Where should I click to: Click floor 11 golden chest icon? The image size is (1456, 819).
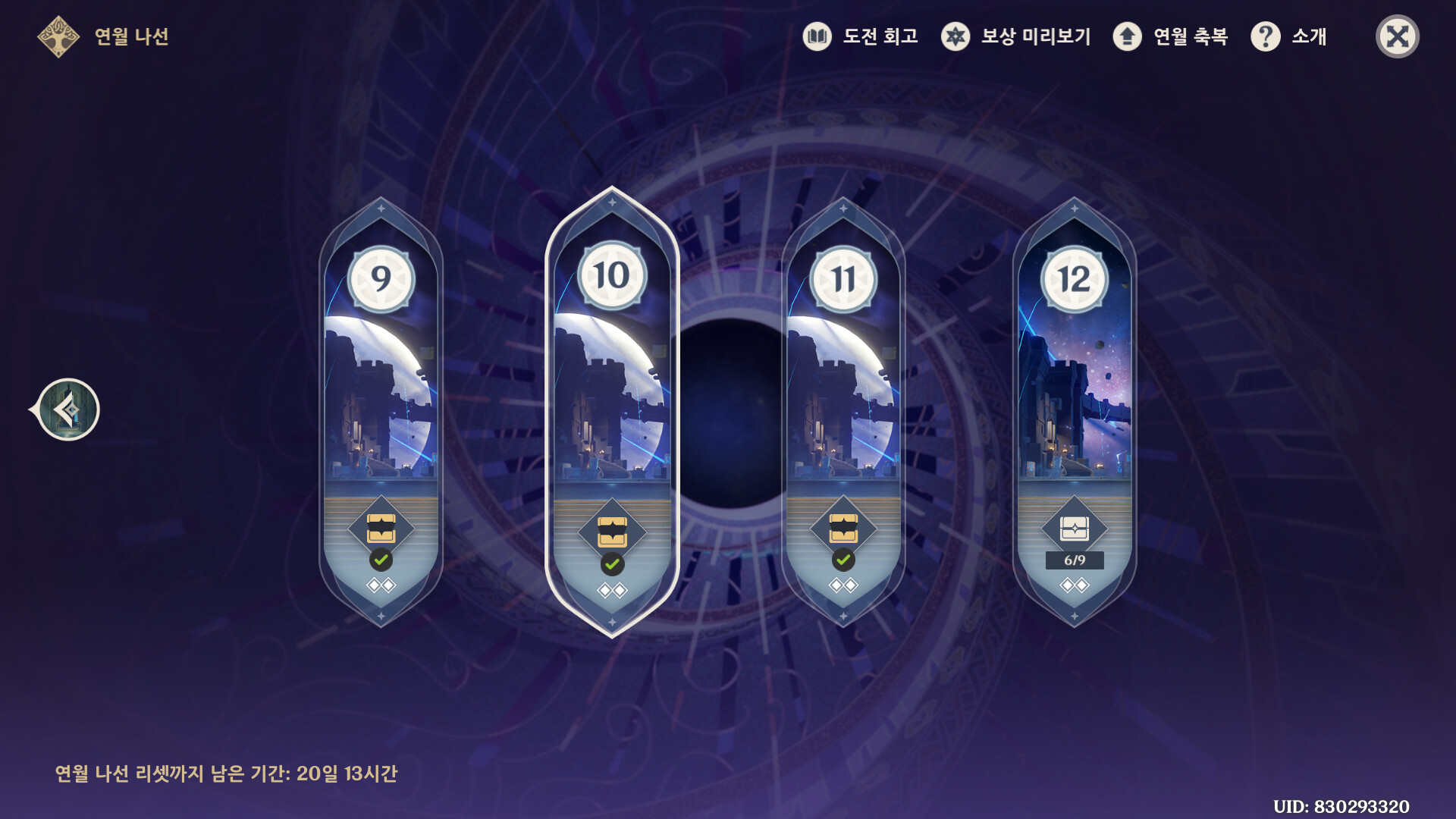[x=843, y=529]
